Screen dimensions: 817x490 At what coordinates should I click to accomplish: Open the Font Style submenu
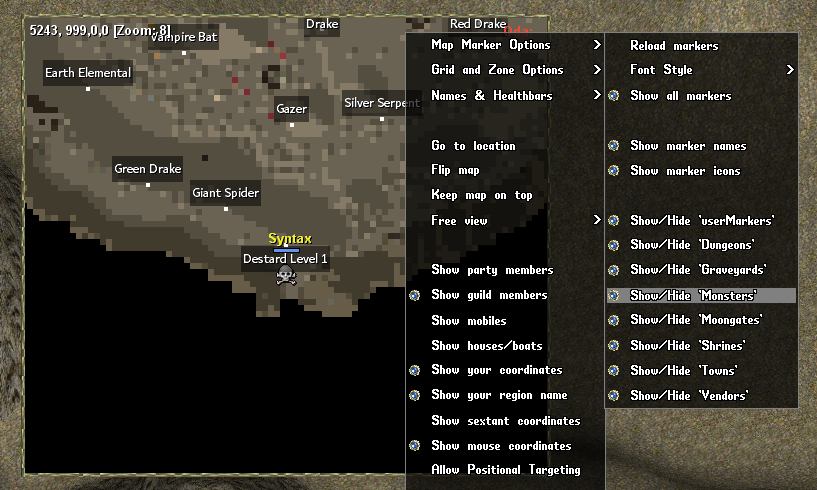click(x=661, y=70)
